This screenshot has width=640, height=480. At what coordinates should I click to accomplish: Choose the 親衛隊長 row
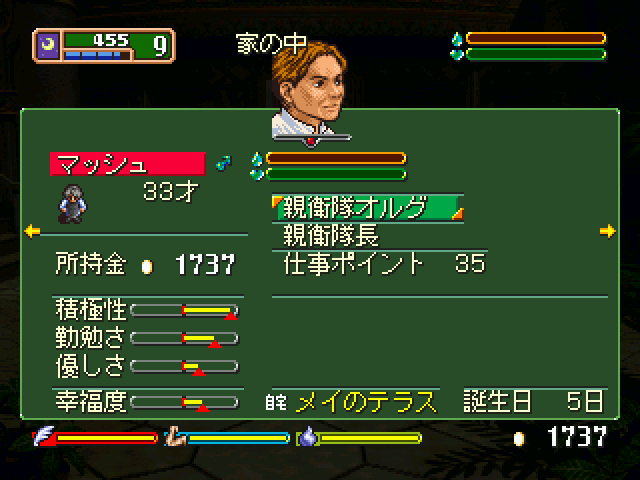[333, 236]
